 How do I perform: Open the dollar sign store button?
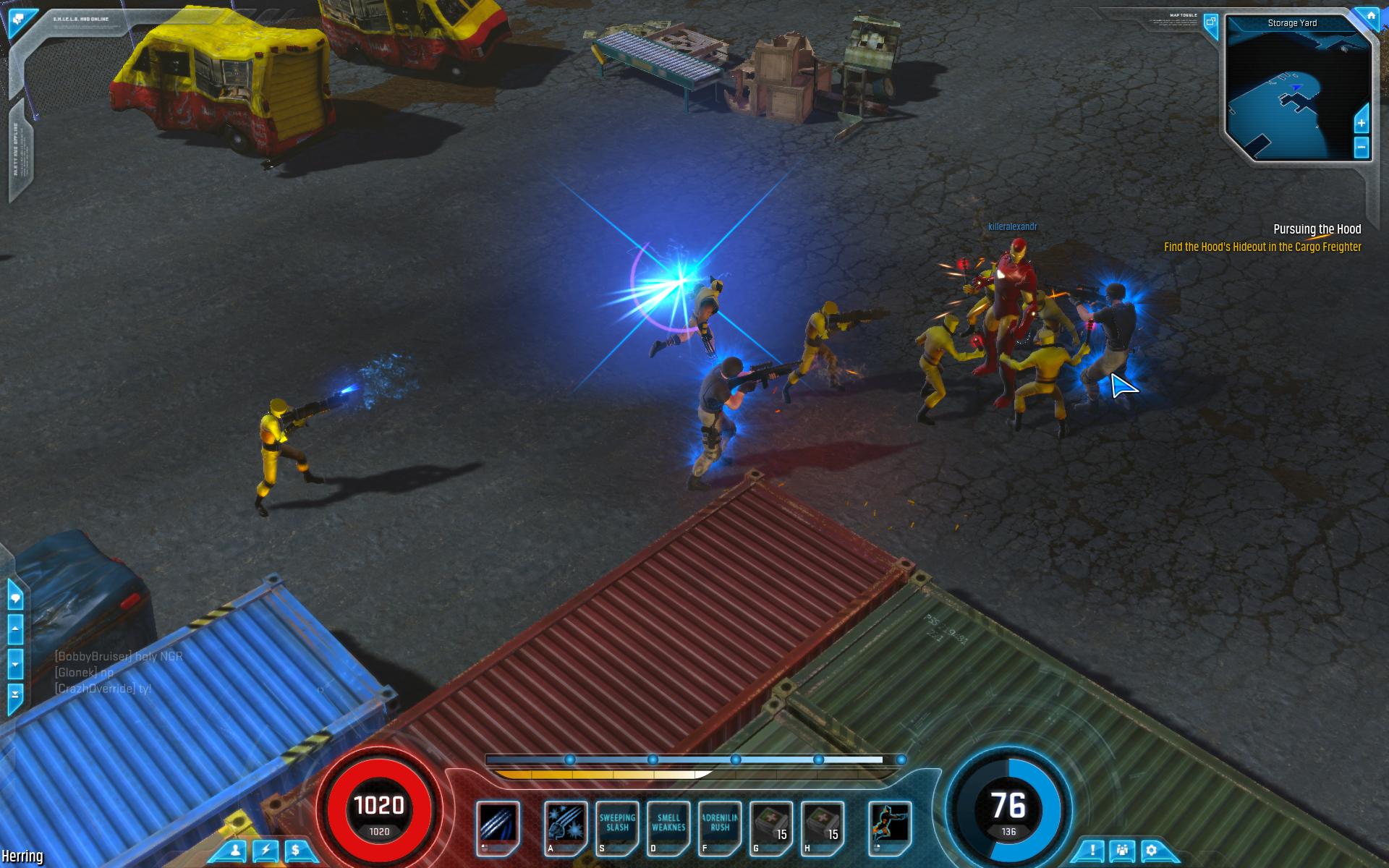tap(296, 851)
